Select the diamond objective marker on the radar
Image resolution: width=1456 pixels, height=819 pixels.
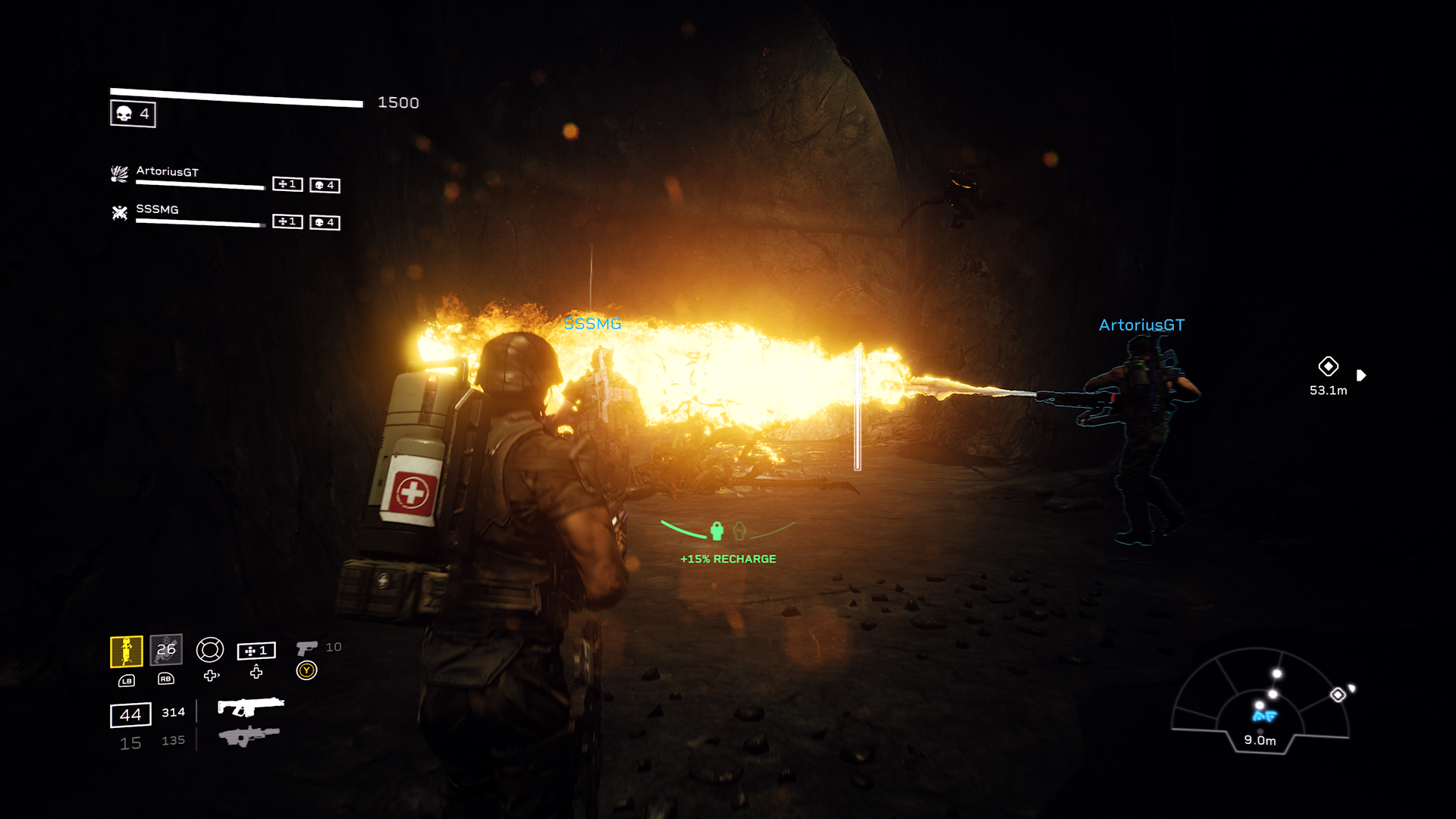point(1338,695)
